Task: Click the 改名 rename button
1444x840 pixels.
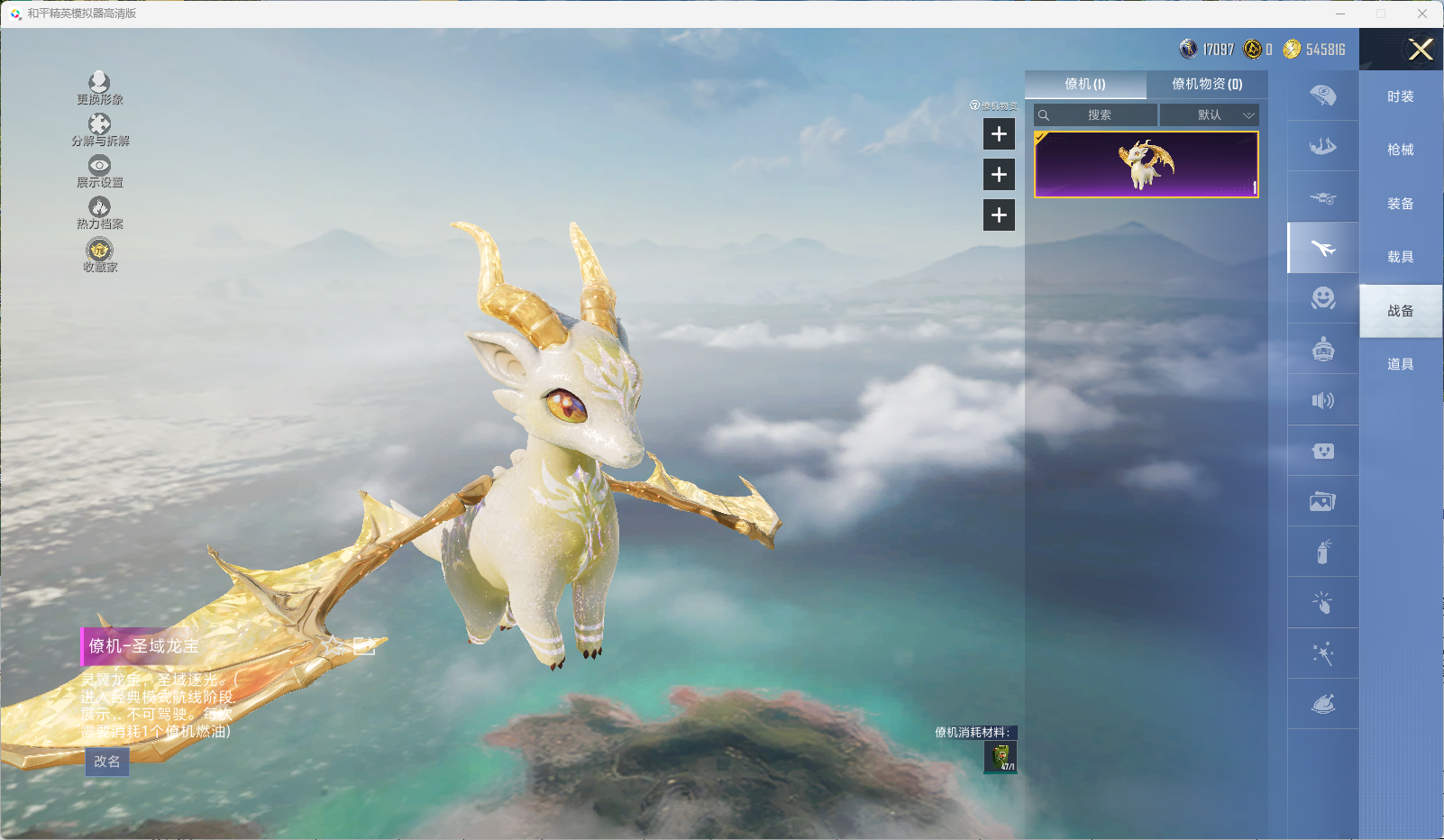Action: pos(107,762)
